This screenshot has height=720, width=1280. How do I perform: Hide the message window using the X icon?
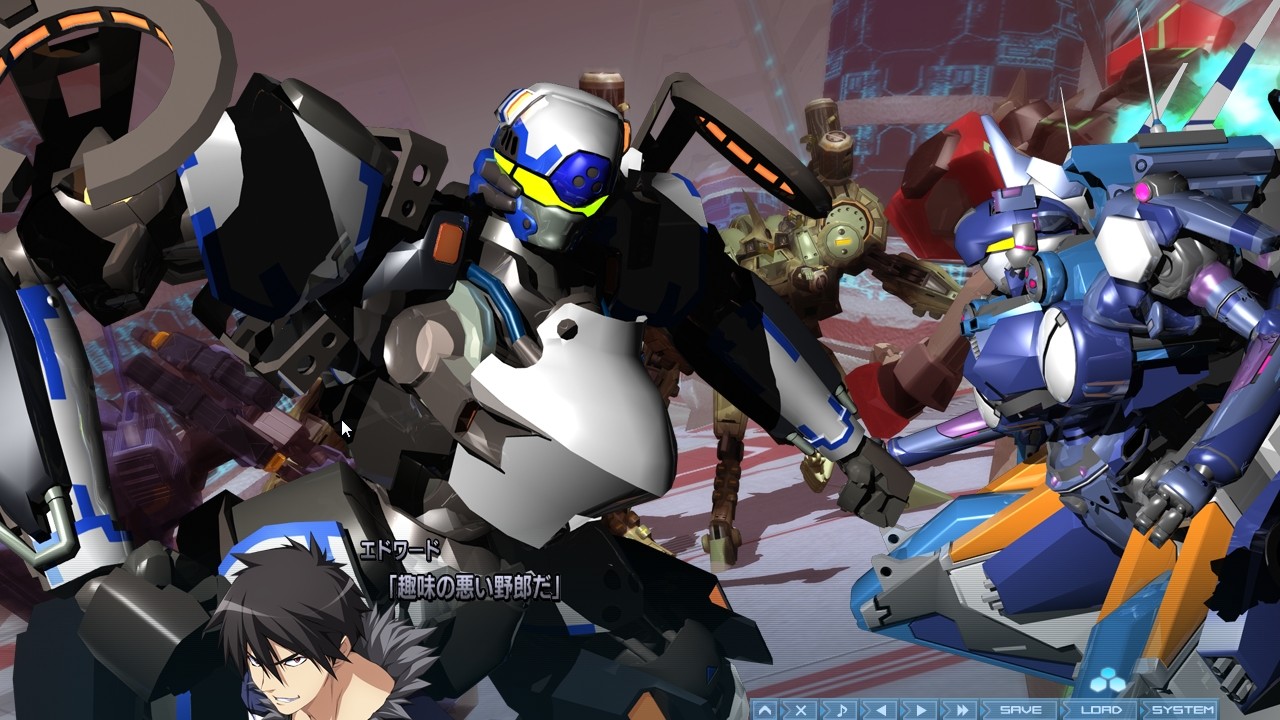800,710
